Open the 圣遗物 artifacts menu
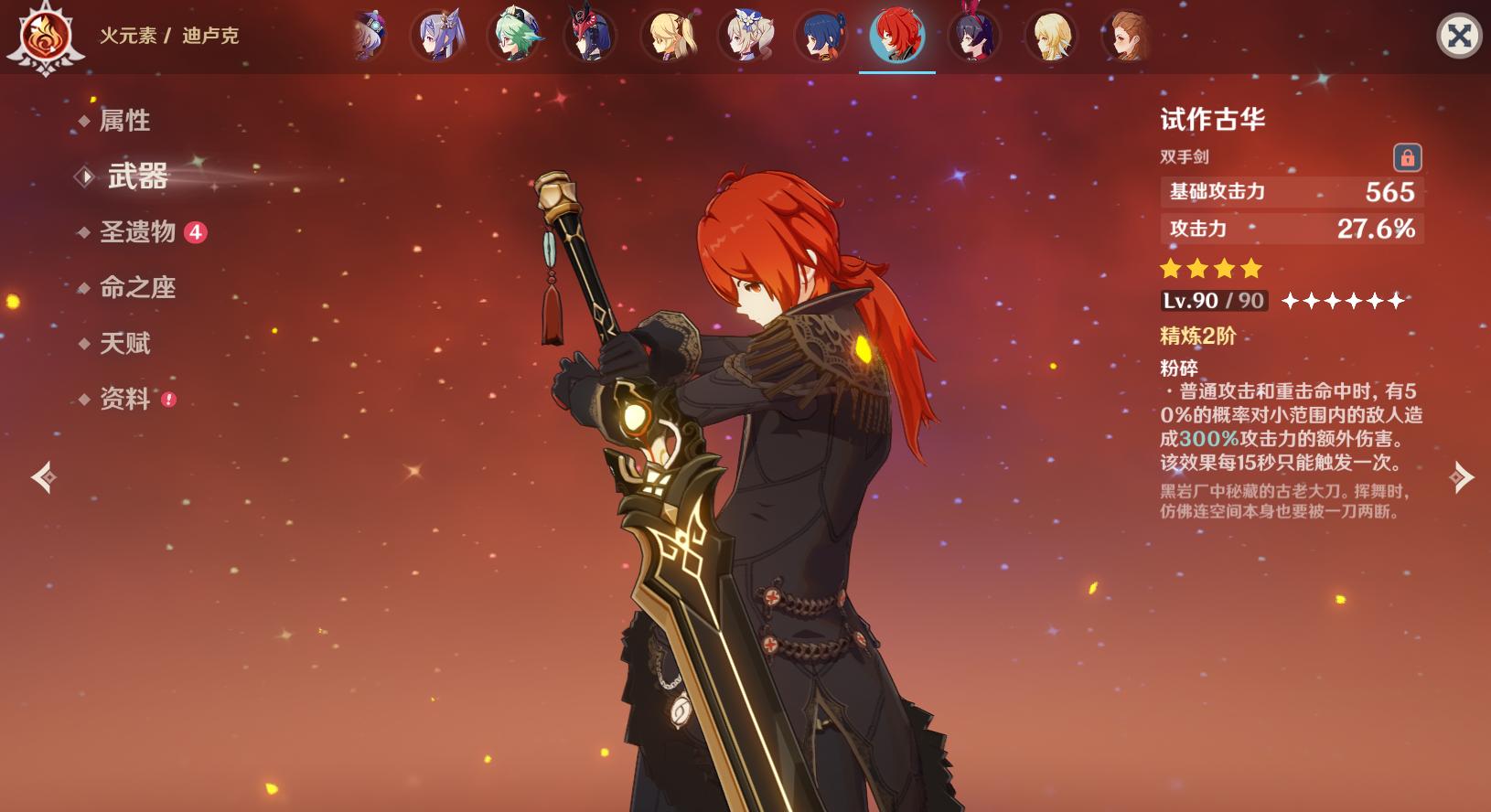1491x812 pixels. coord(138,232)
